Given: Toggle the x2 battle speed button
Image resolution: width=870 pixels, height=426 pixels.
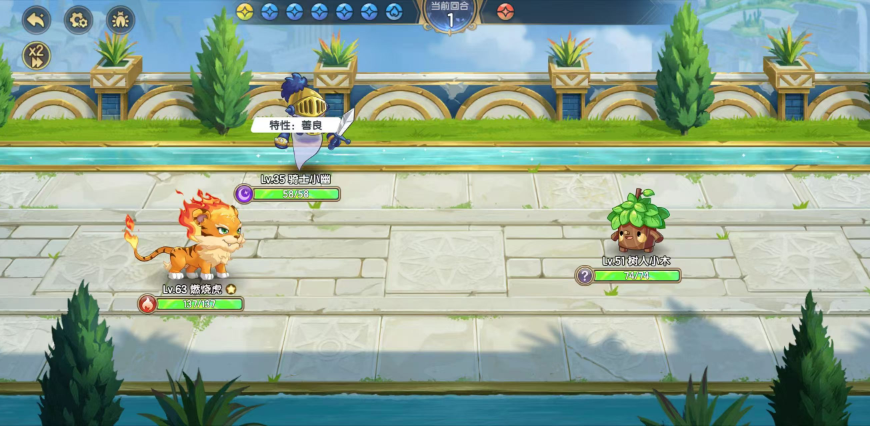Looking at the screenshot, I should click(x=37, y=55).
